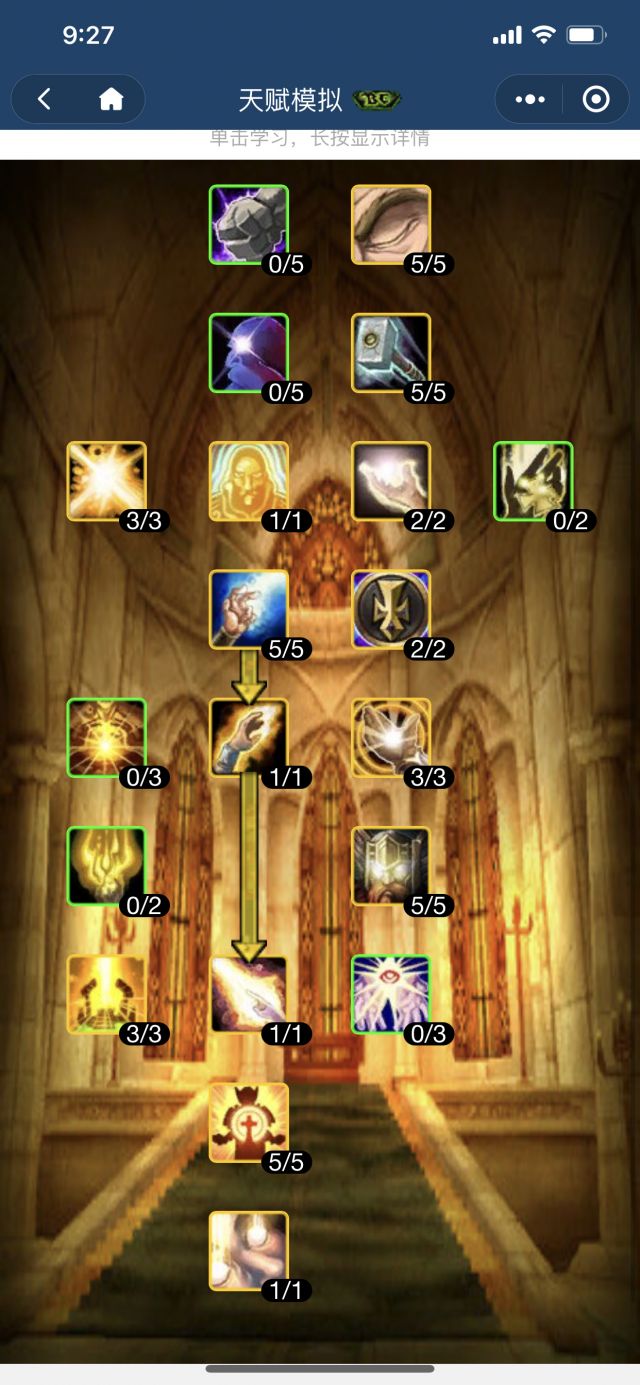
Task: Close the mini program with the circle button
Action: 596,99
